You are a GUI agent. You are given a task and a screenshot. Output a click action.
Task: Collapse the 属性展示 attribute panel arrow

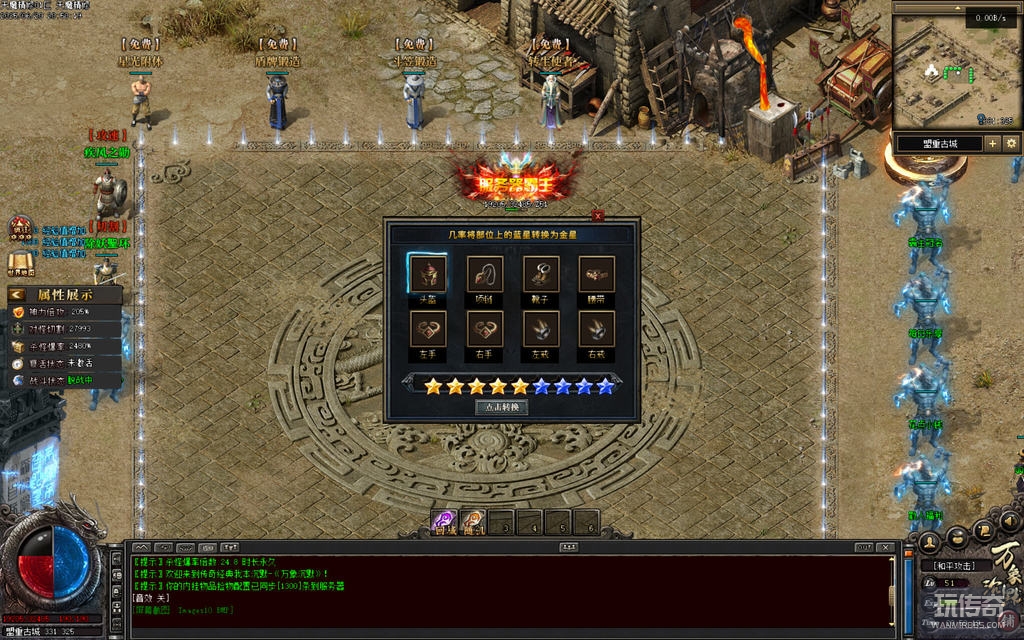(x=18, y=295)
